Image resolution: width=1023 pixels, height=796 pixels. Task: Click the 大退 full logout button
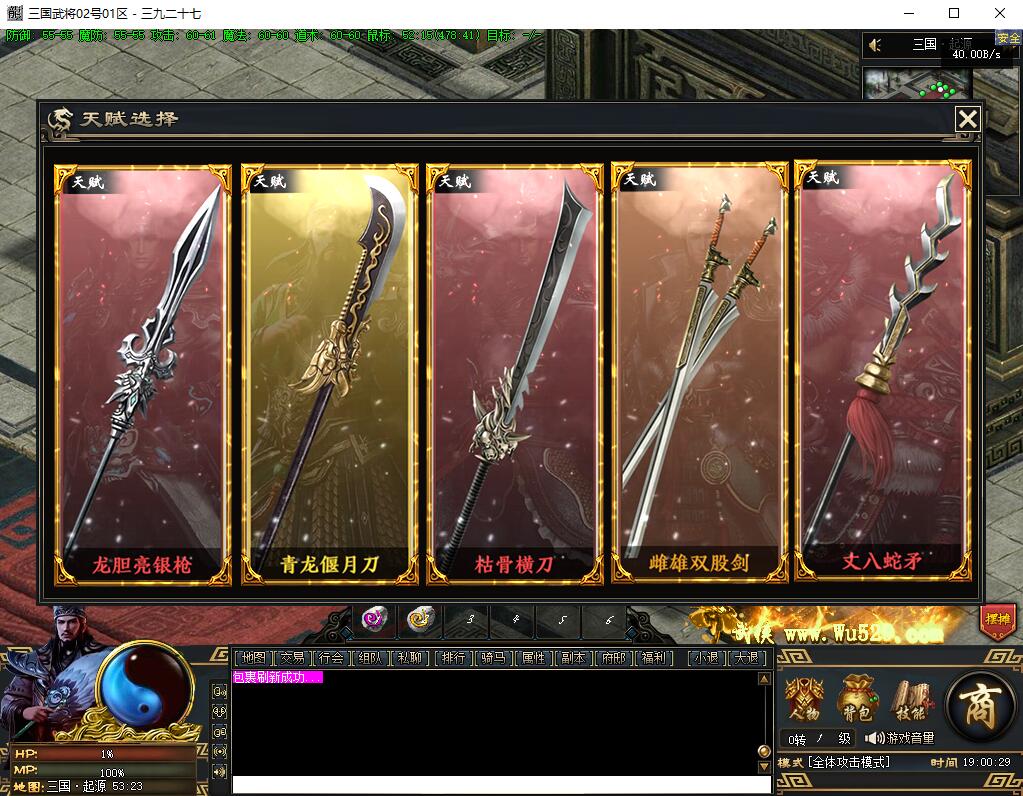746,658
